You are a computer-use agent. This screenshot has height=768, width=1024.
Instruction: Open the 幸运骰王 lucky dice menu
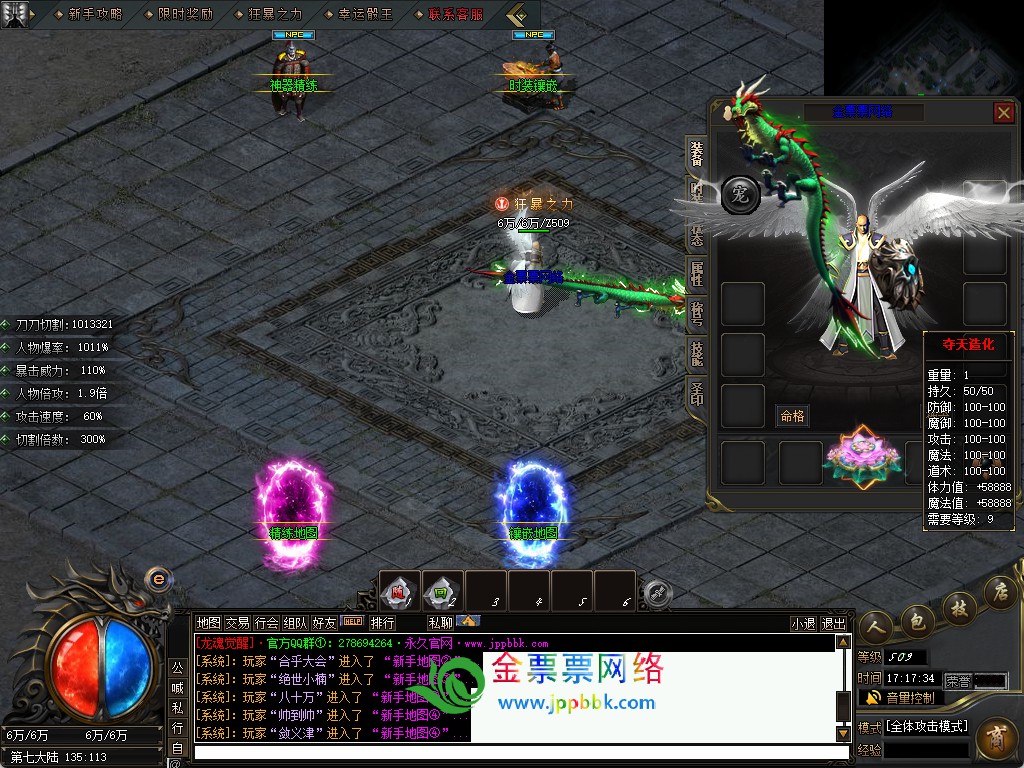click(x=365, y=14)
